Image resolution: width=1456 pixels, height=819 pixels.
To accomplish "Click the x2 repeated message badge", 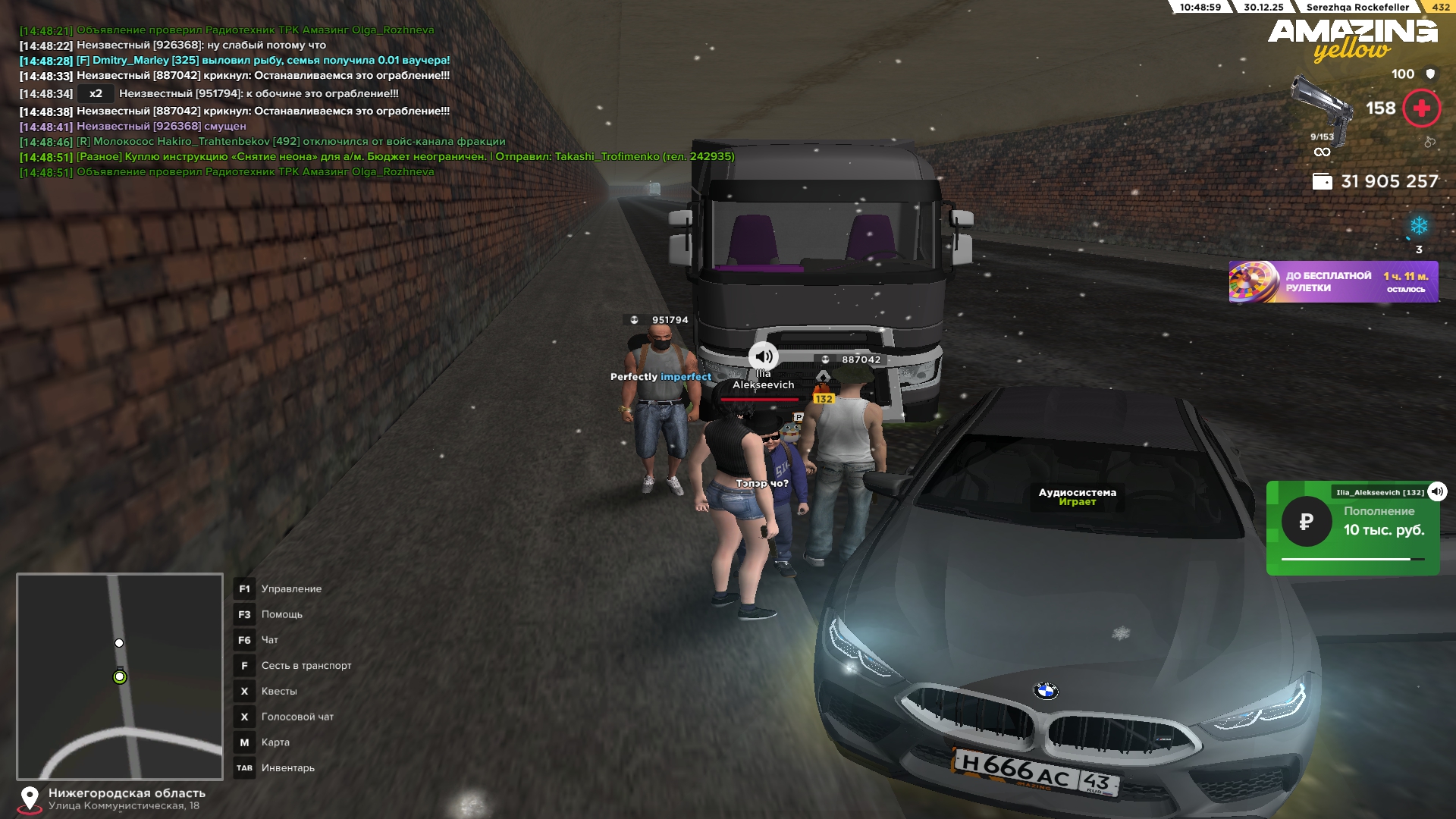I will 96,94.
